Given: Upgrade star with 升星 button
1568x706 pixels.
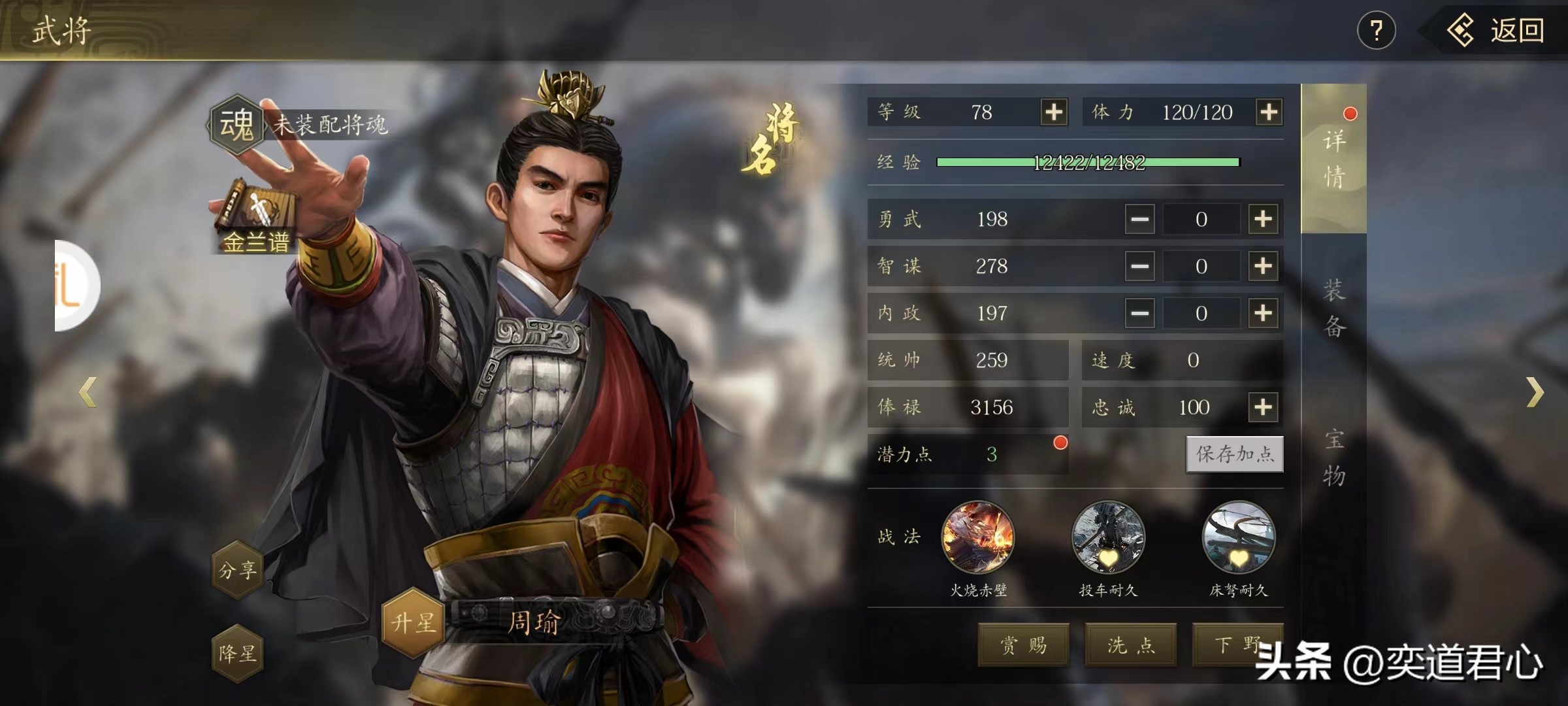Looking at the screenshot, I should coord(413,622).
